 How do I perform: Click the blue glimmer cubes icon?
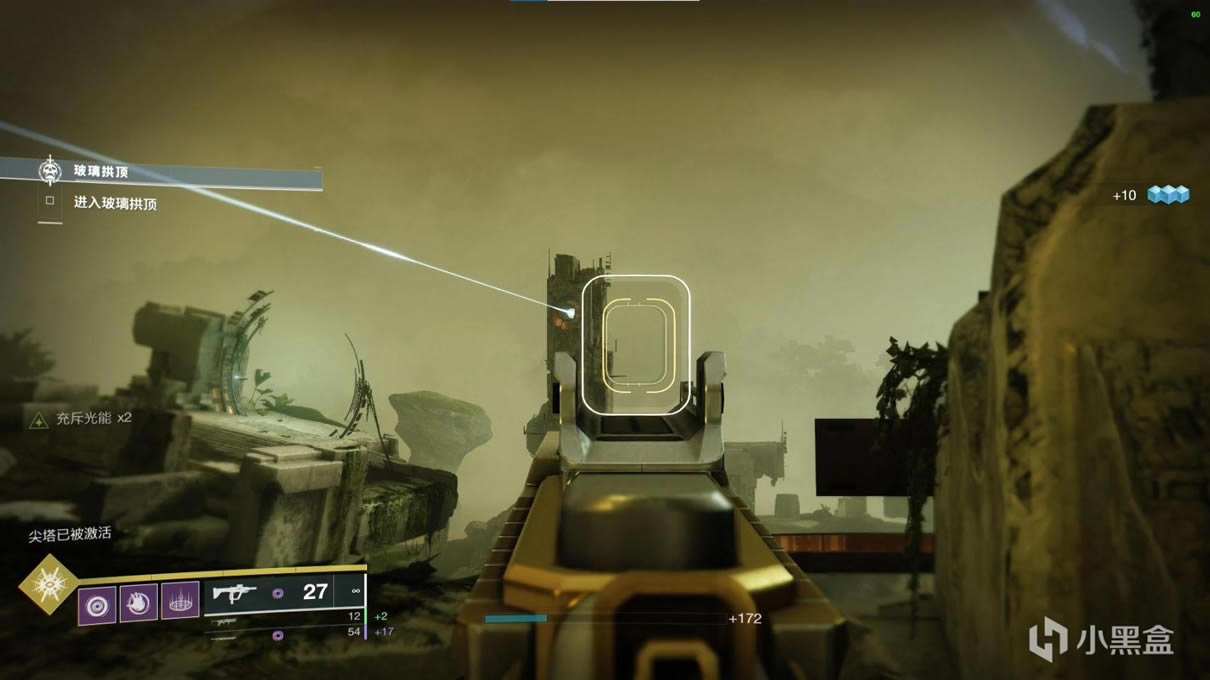tap(1167, 195)
